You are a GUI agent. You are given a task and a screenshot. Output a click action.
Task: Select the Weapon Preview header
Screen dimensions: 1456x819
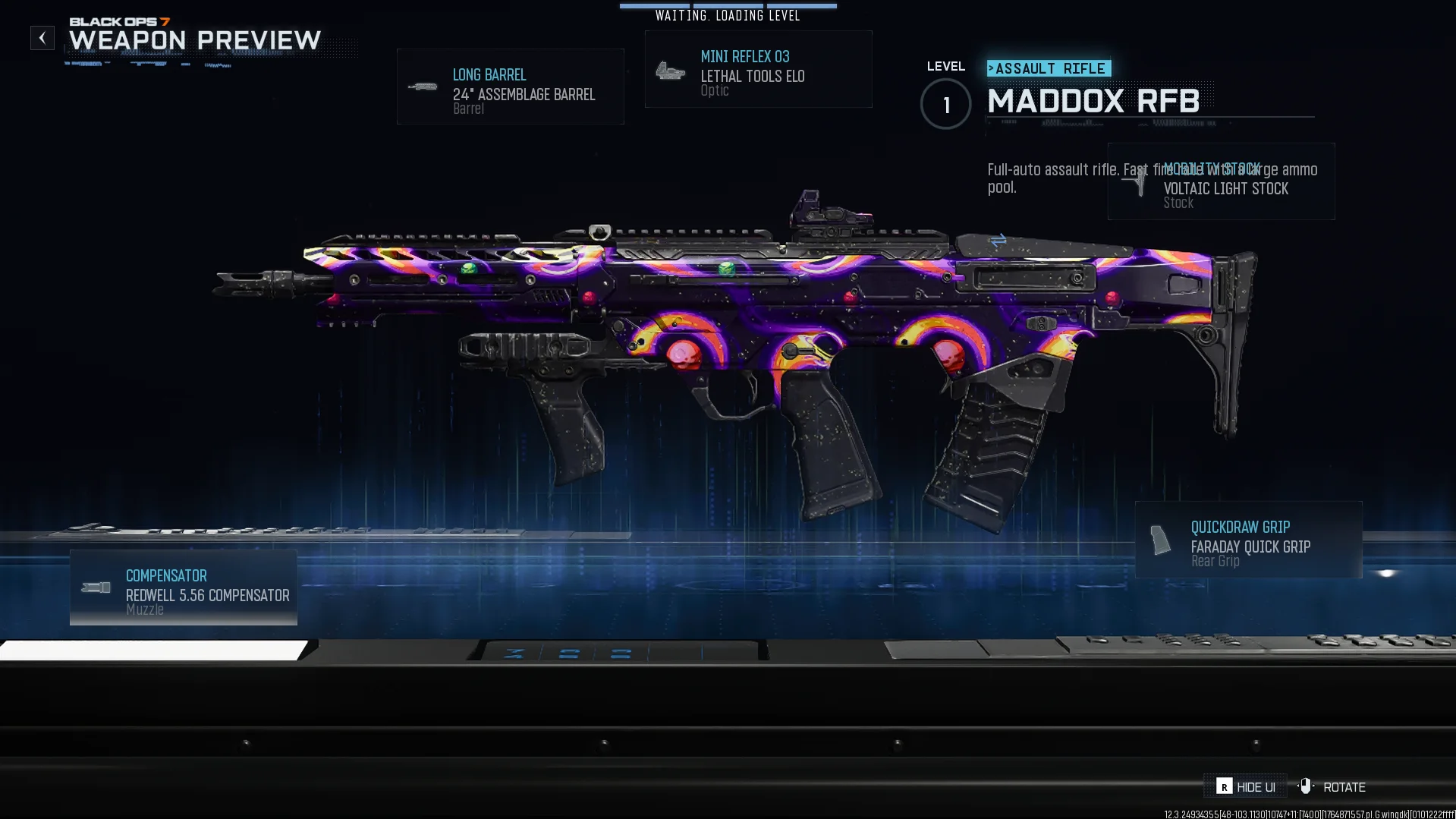(193, 40)
